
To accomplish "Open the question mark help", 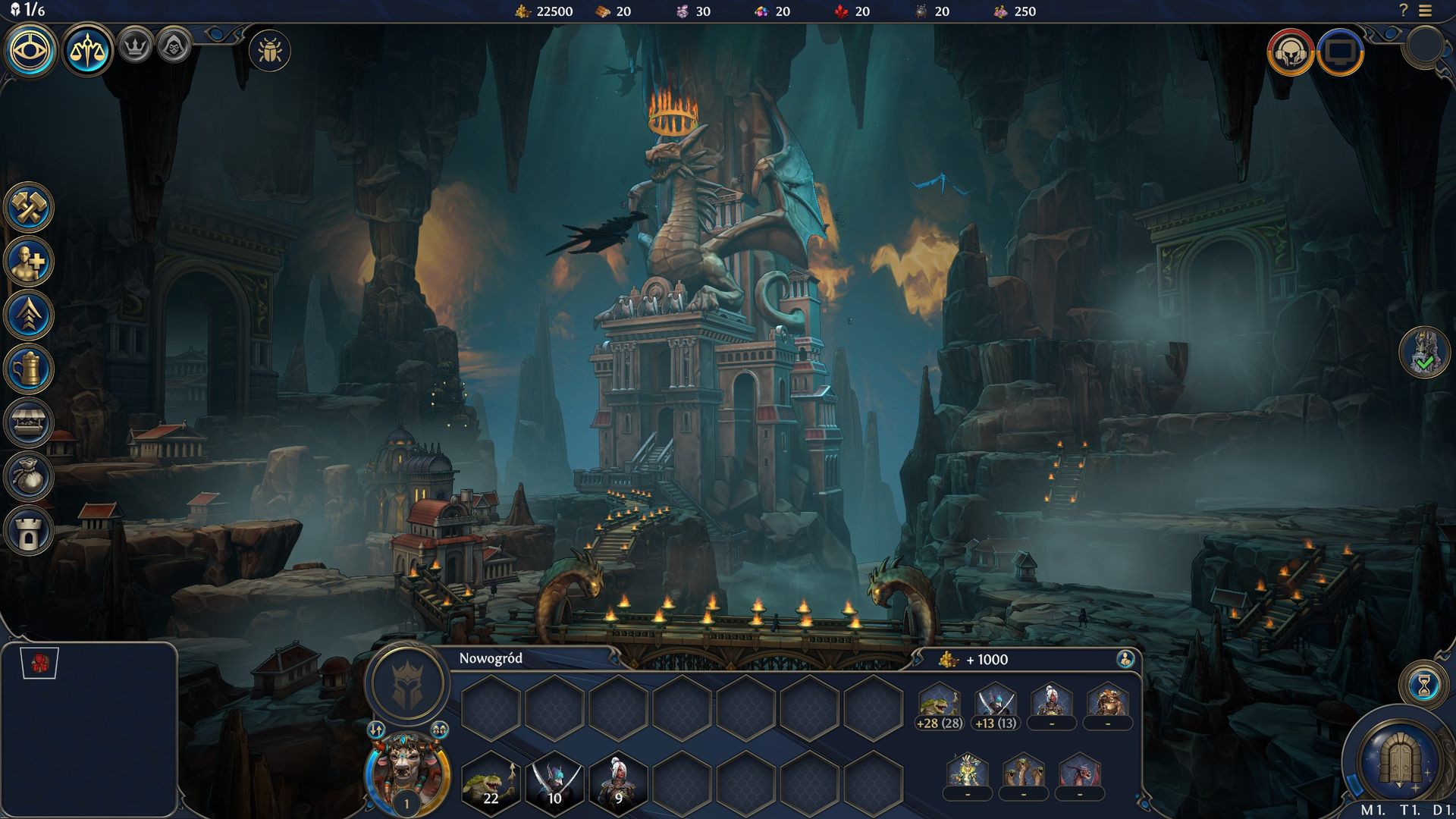I will coord(1403,11).
